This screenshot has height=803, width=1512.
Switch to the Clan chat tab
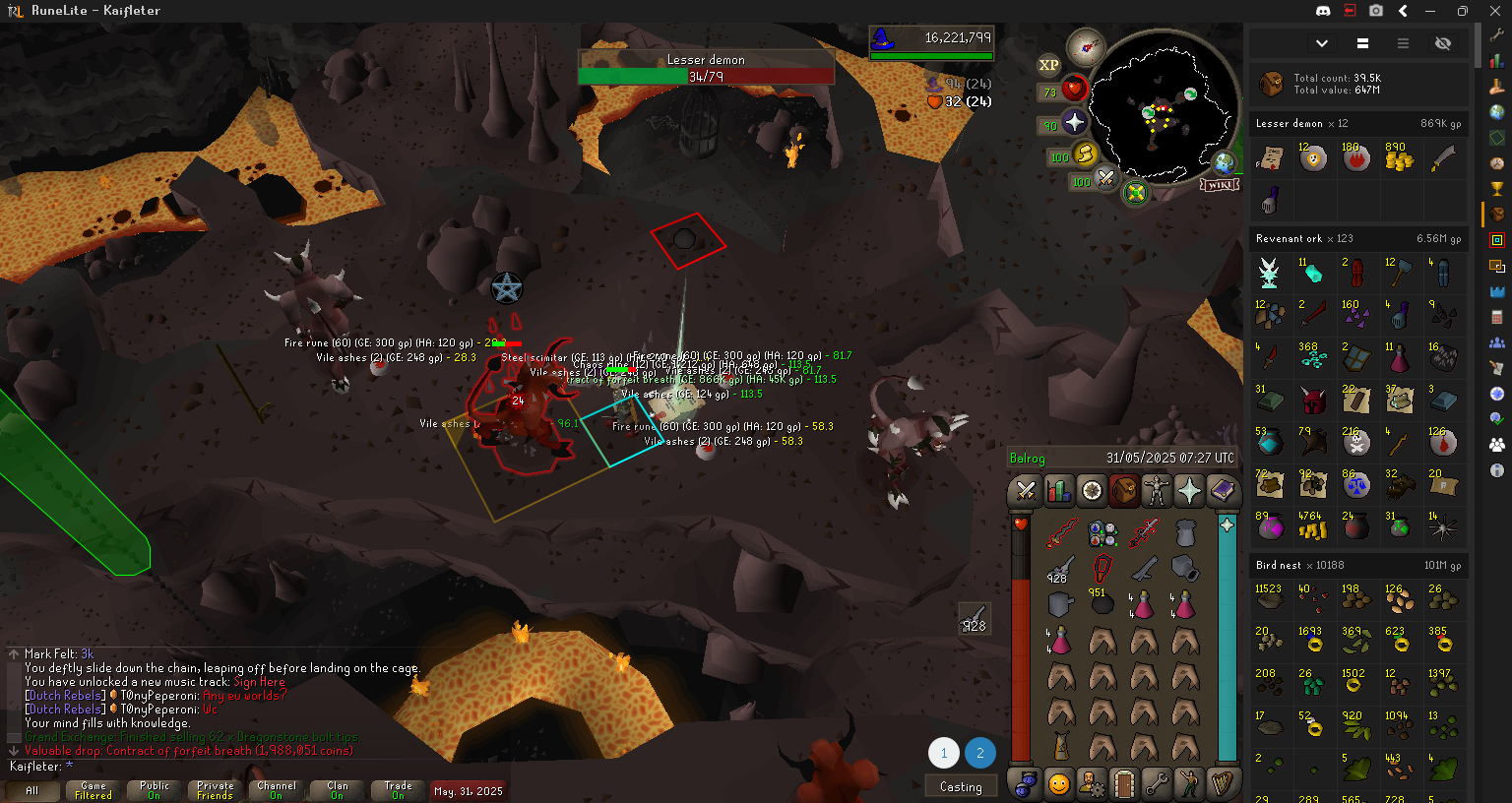point(338,790)
